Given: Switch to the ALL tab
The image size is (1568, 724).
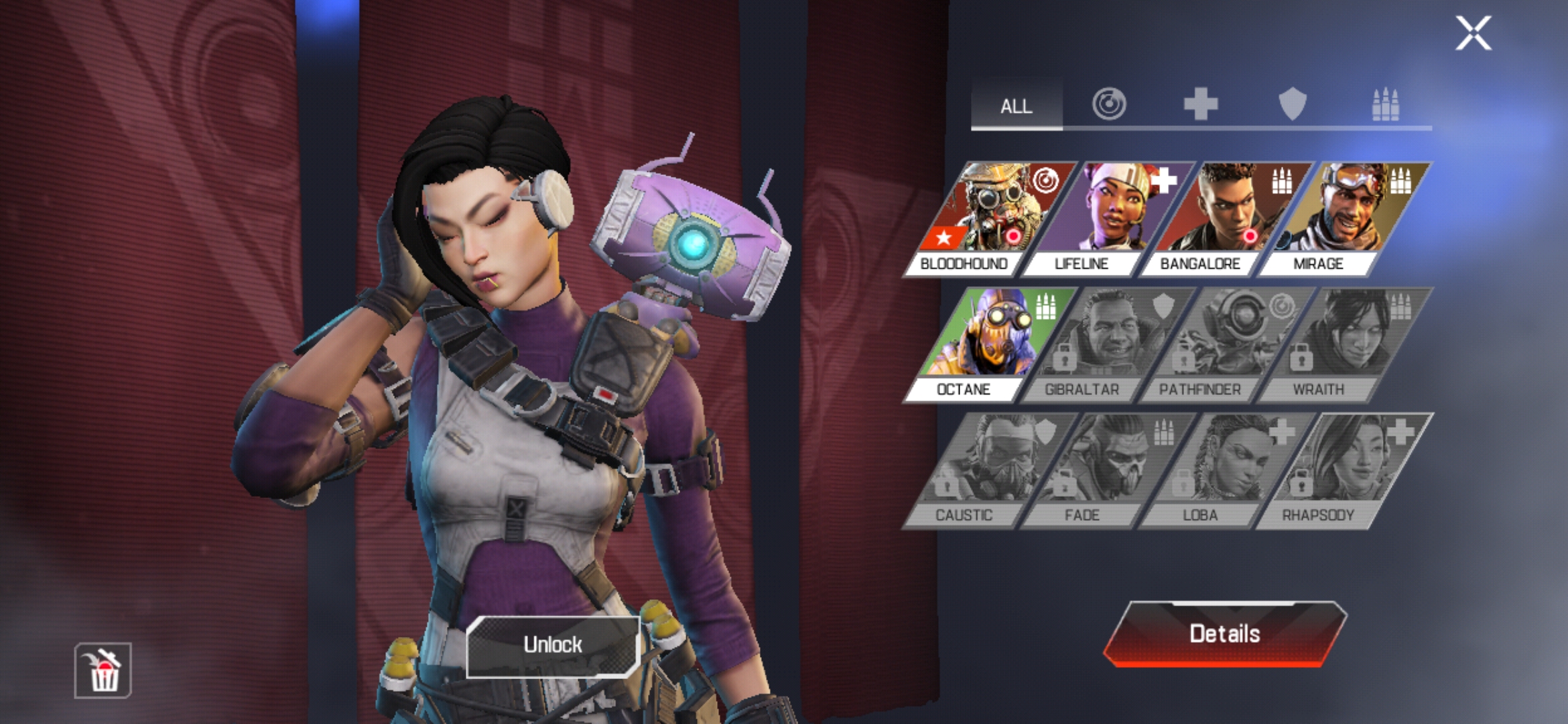Looking at the screenshot, I should 1017,106.
